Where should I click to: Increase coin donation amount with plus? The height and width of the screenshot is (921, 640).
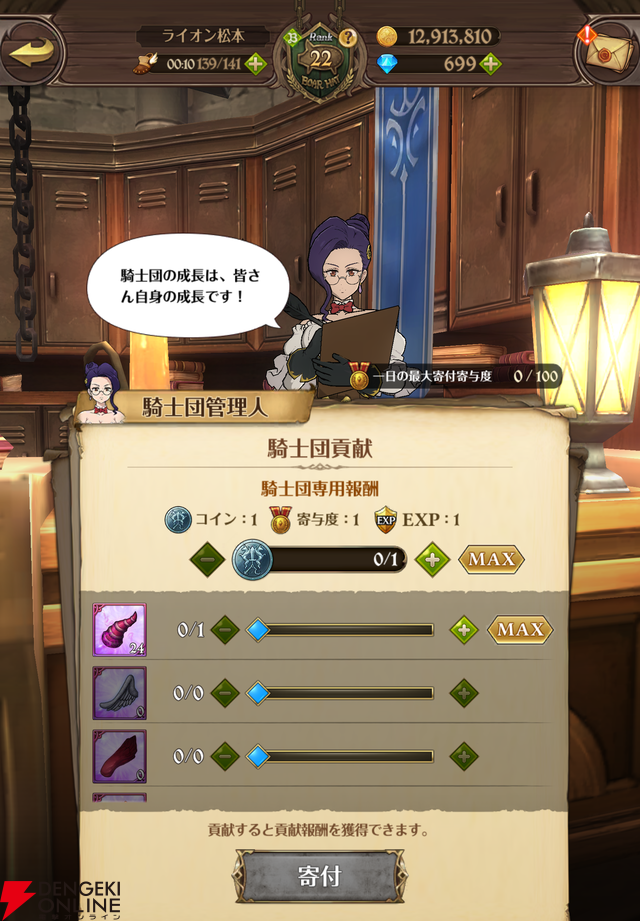pos(432,559)
